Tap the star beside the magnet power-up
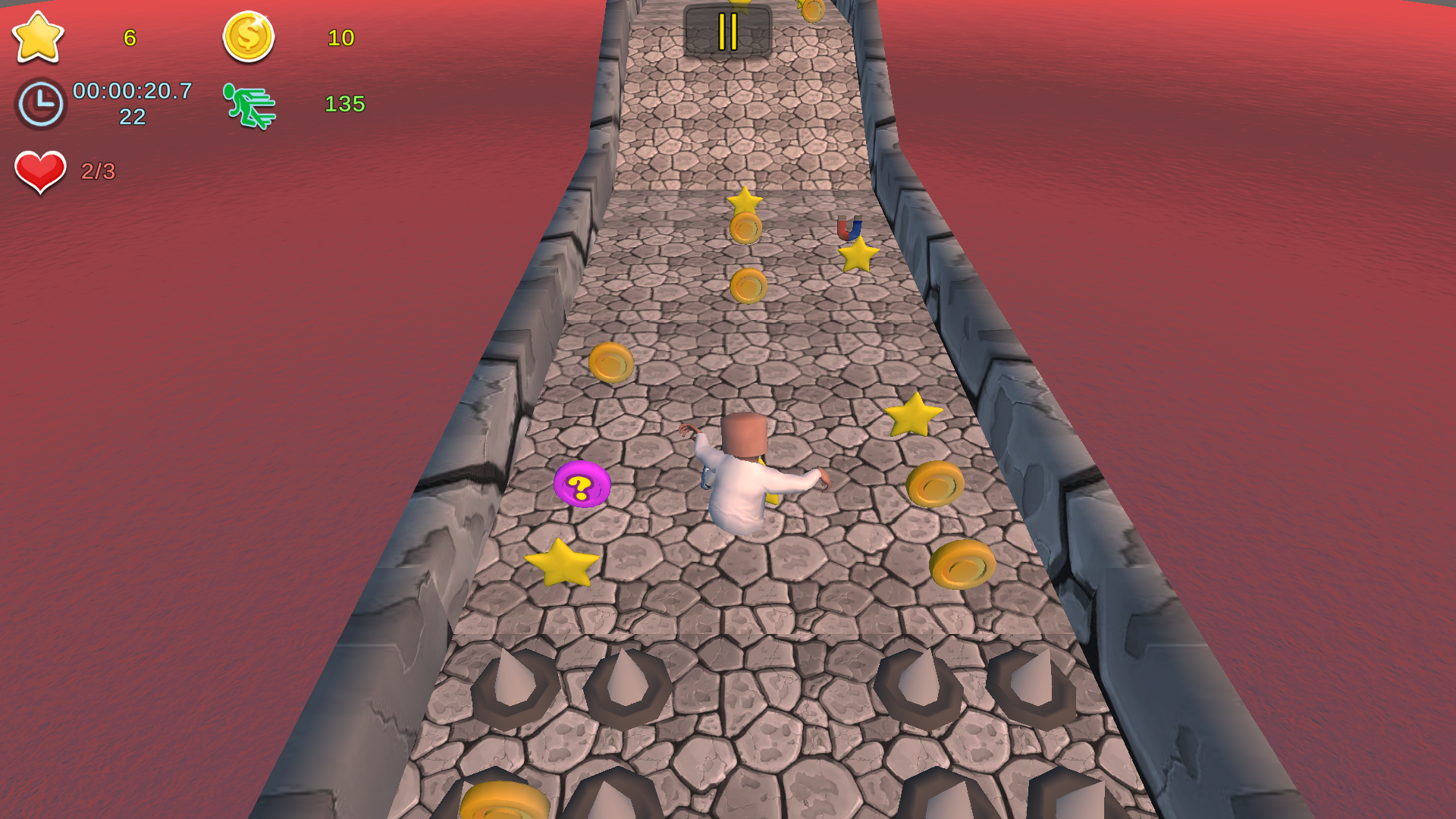 click(x=858, y=258)
